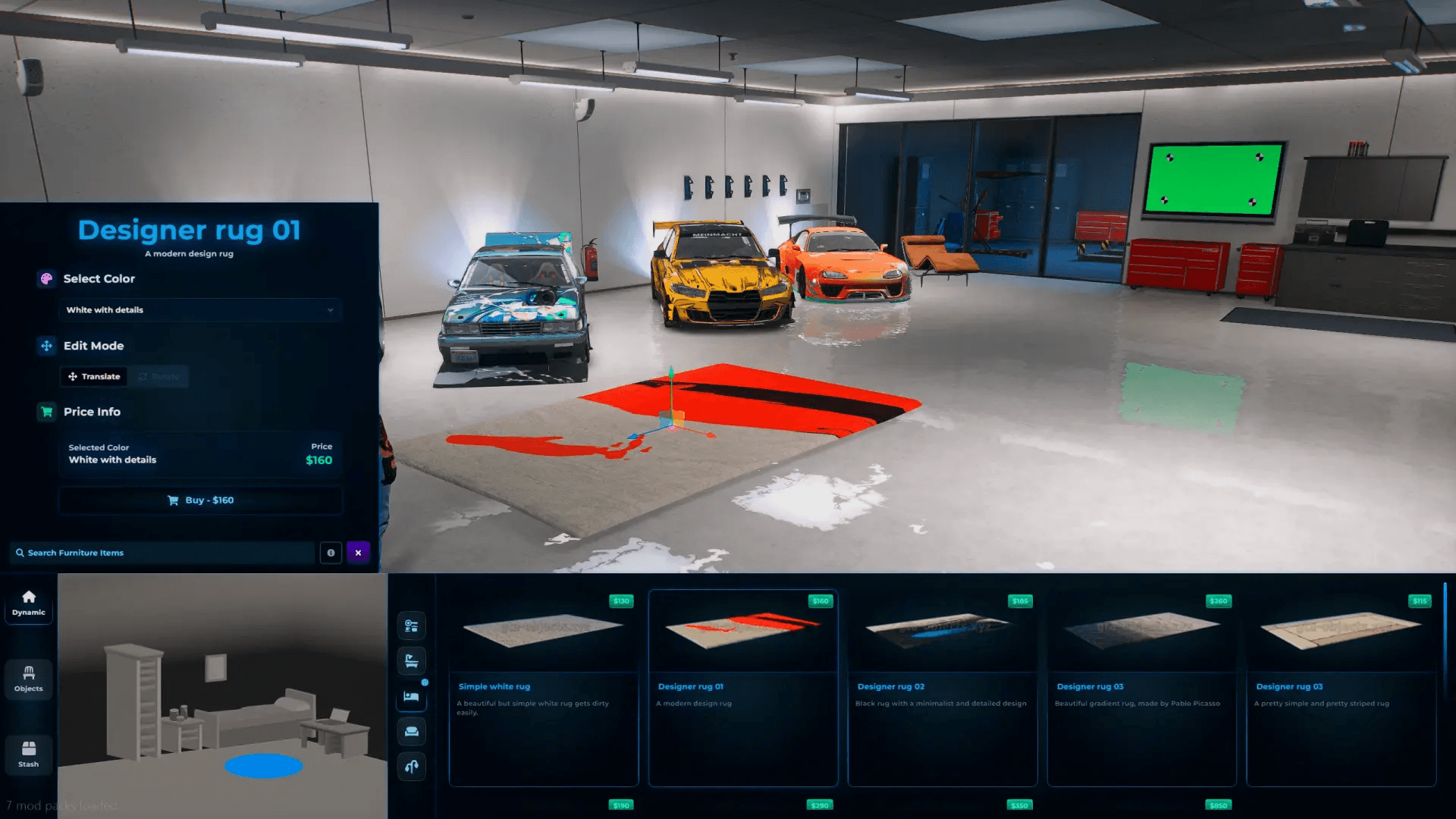Click the Search Furniture Items input field
The image size is (1456, 819).
coord(163,553)
